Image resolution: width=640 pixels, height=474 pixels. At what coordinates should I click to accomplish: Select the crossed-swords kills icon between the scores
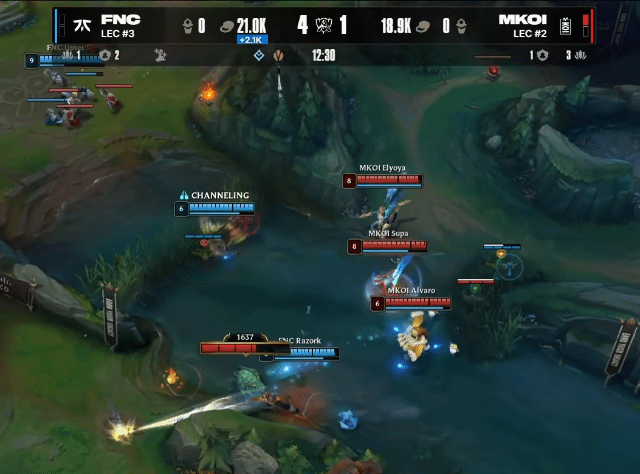[x=322, y=26]
